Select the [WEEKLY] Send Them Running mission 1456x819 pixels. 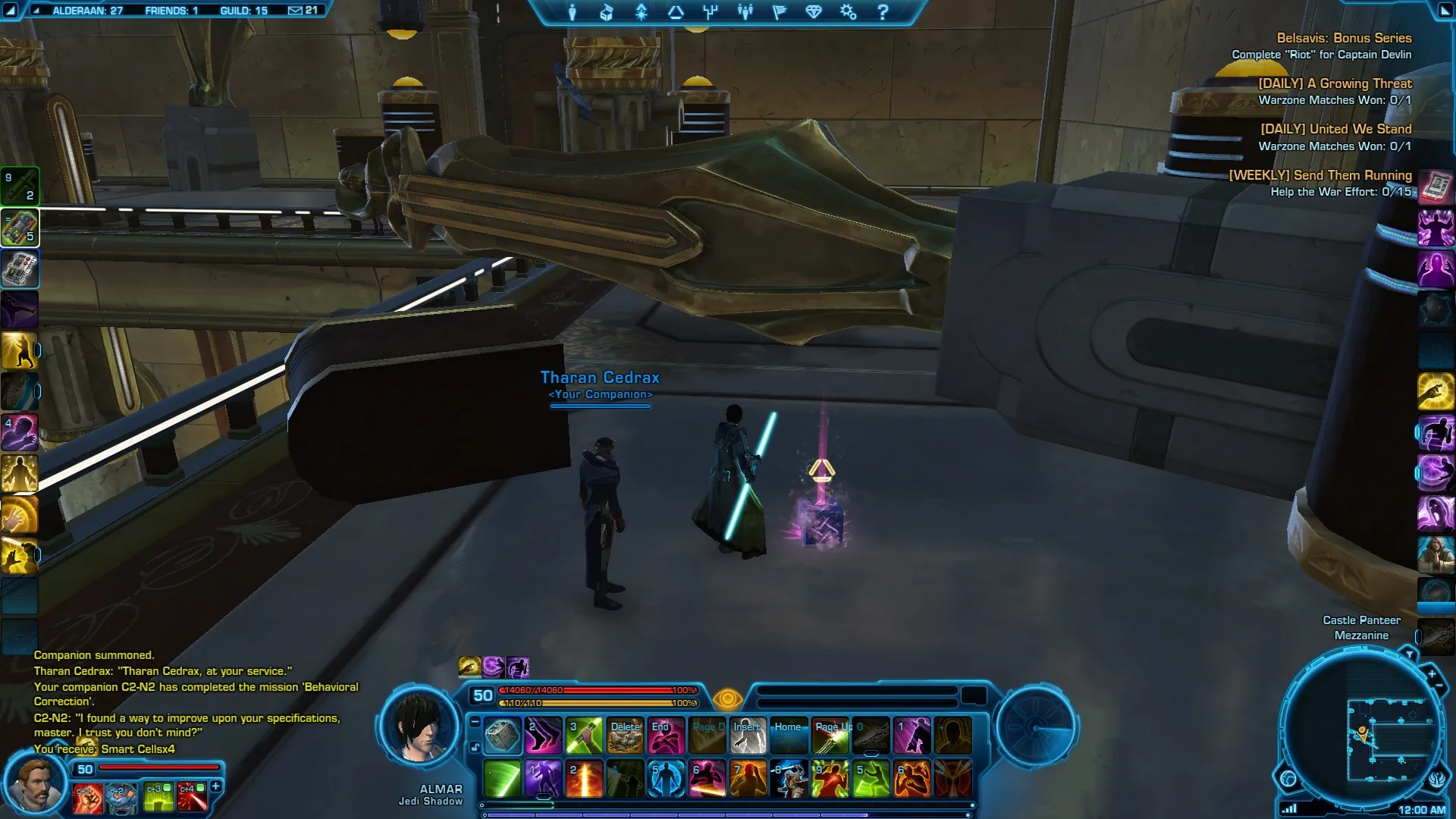tap(1319, 175)
